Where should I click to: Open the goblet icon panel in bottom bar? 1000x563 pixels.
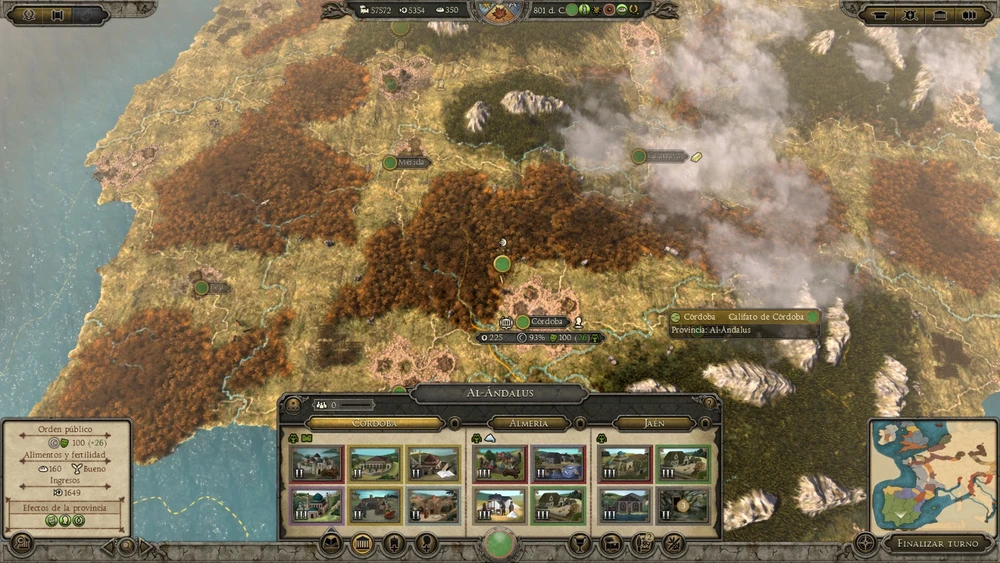point(576,545)
